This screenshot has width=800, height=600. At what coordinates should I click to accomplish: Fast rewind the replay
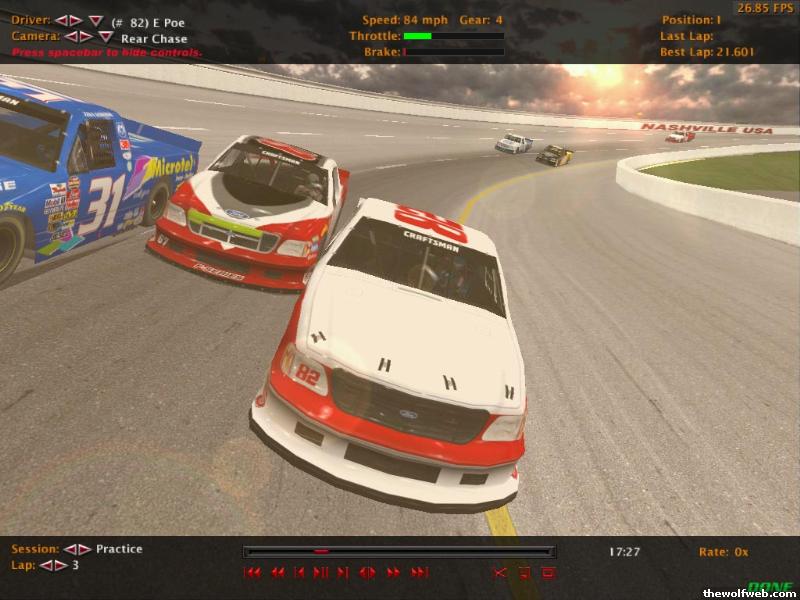tap(277, 573)
